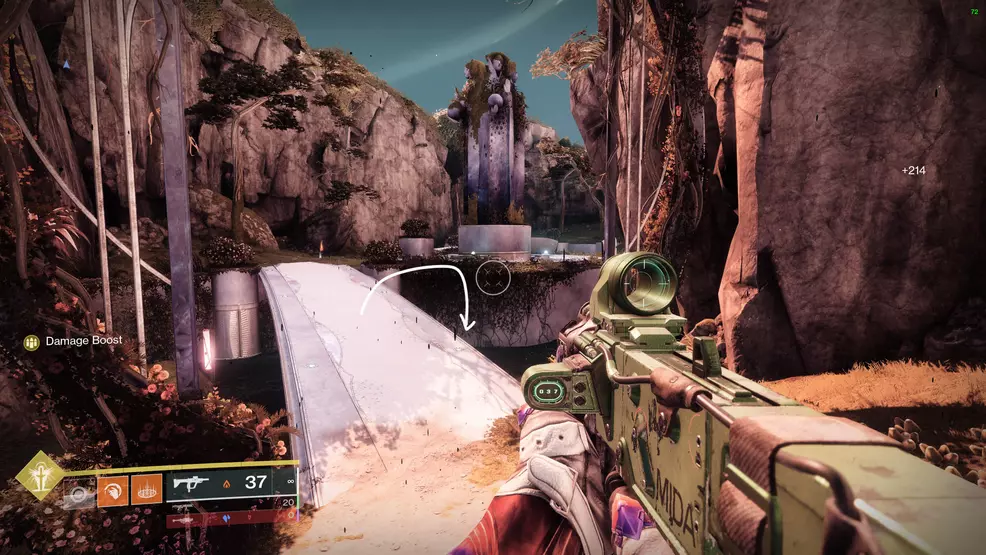Click the Damage Boost buff icon
This screenshot has height=555, width=986.
[32, 342]
